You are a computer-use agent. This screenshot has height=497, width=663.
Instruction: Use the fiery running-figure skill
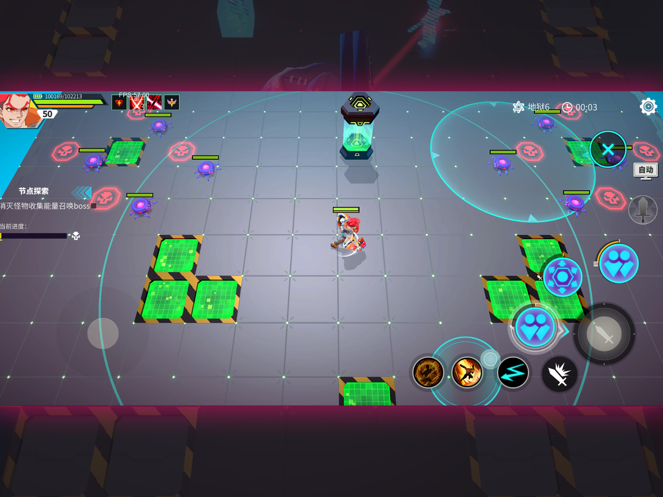pyautogui.click(x=466, y=373)
